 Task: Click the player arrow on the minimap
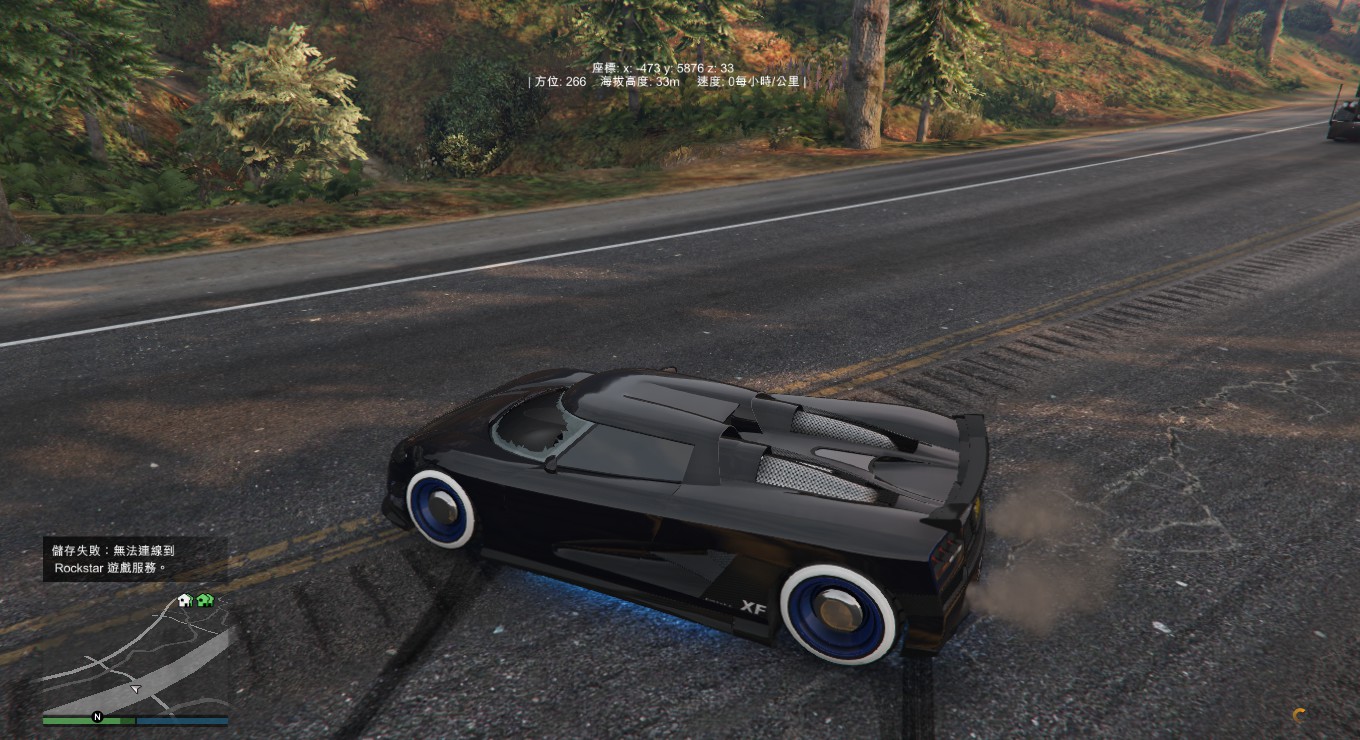pos(135,688)
